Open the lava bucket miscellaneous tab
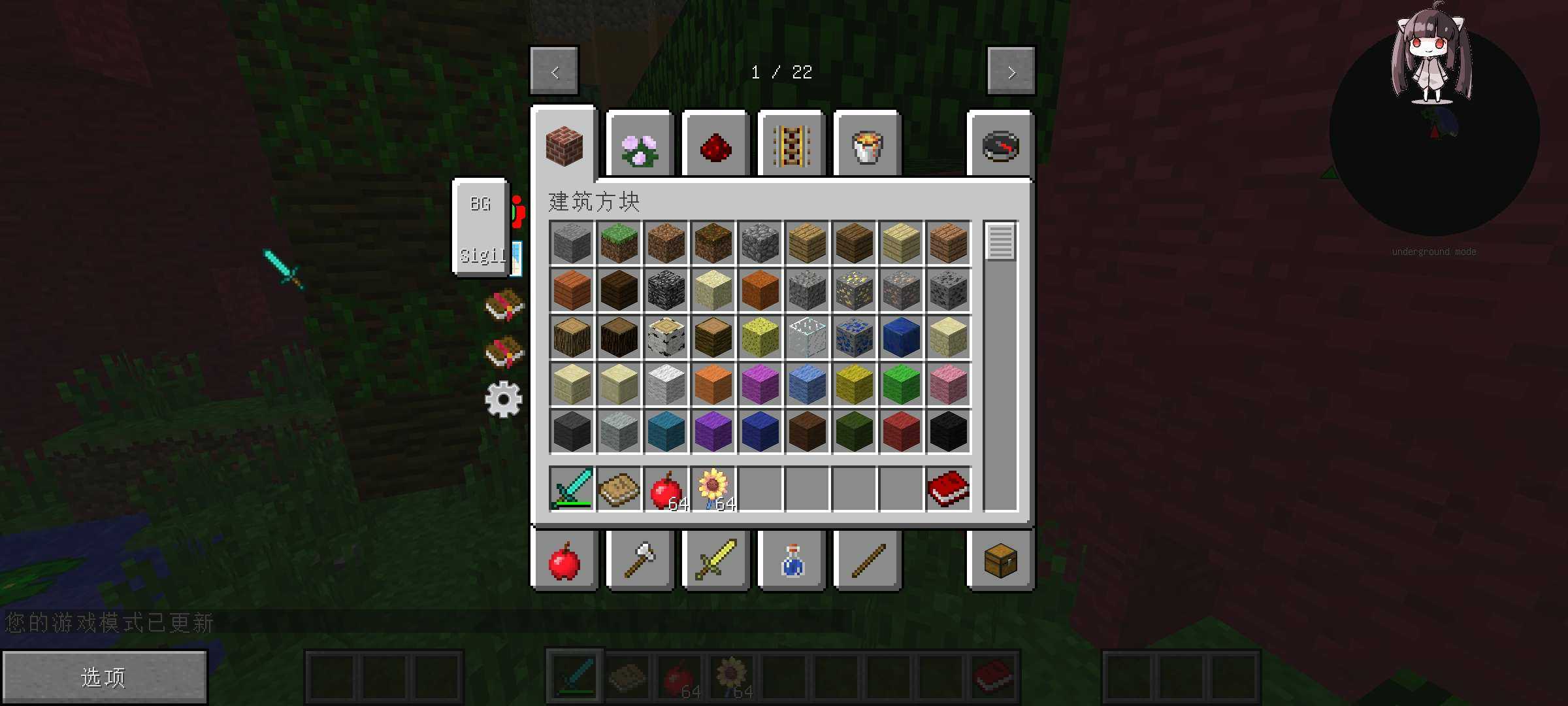The width and height of the screenshot is (1568, 706). click(x=867, y=146)
